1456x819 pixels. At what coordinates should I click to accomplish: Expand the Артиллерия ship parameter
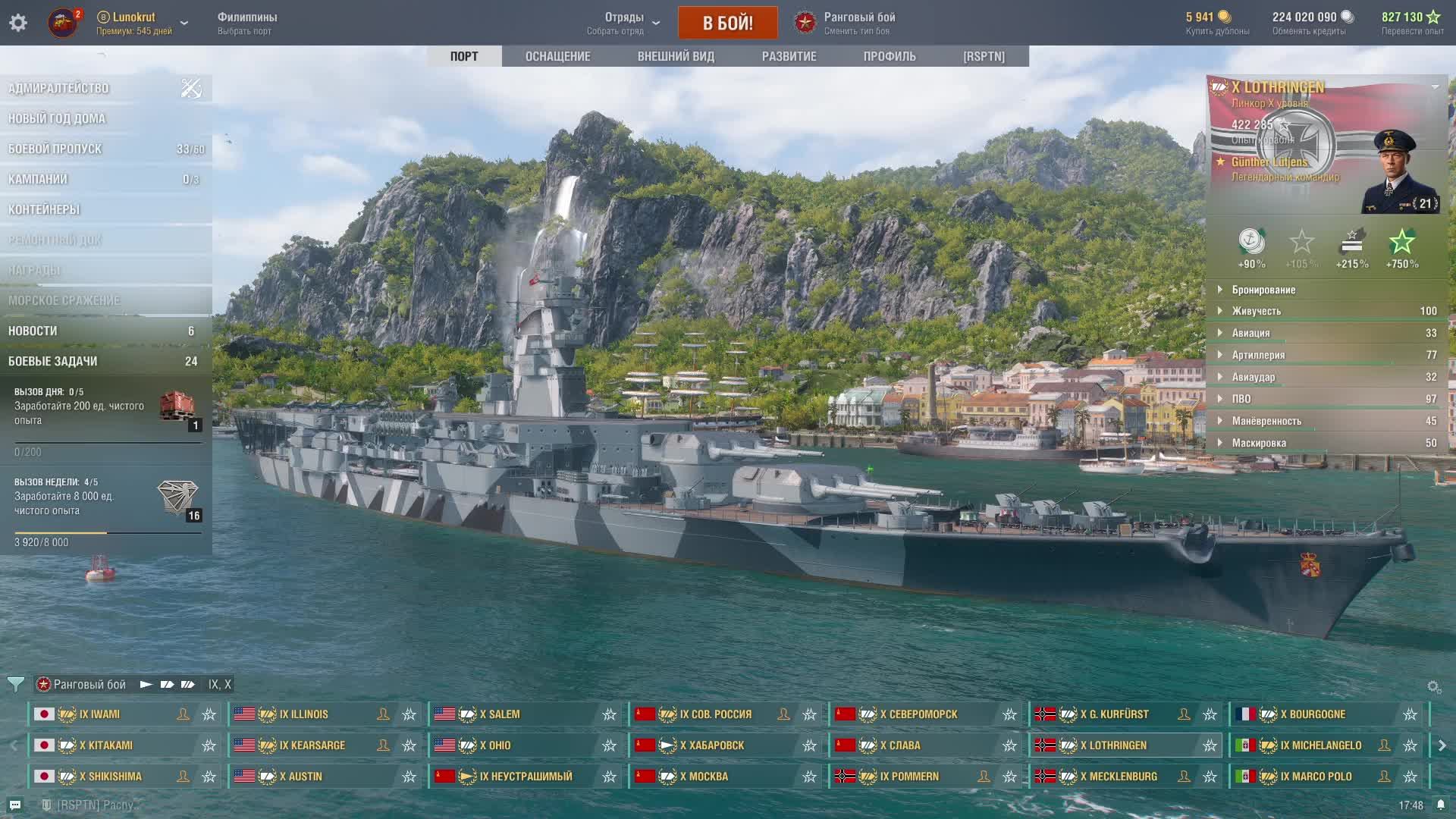[x=1258, y=355]
